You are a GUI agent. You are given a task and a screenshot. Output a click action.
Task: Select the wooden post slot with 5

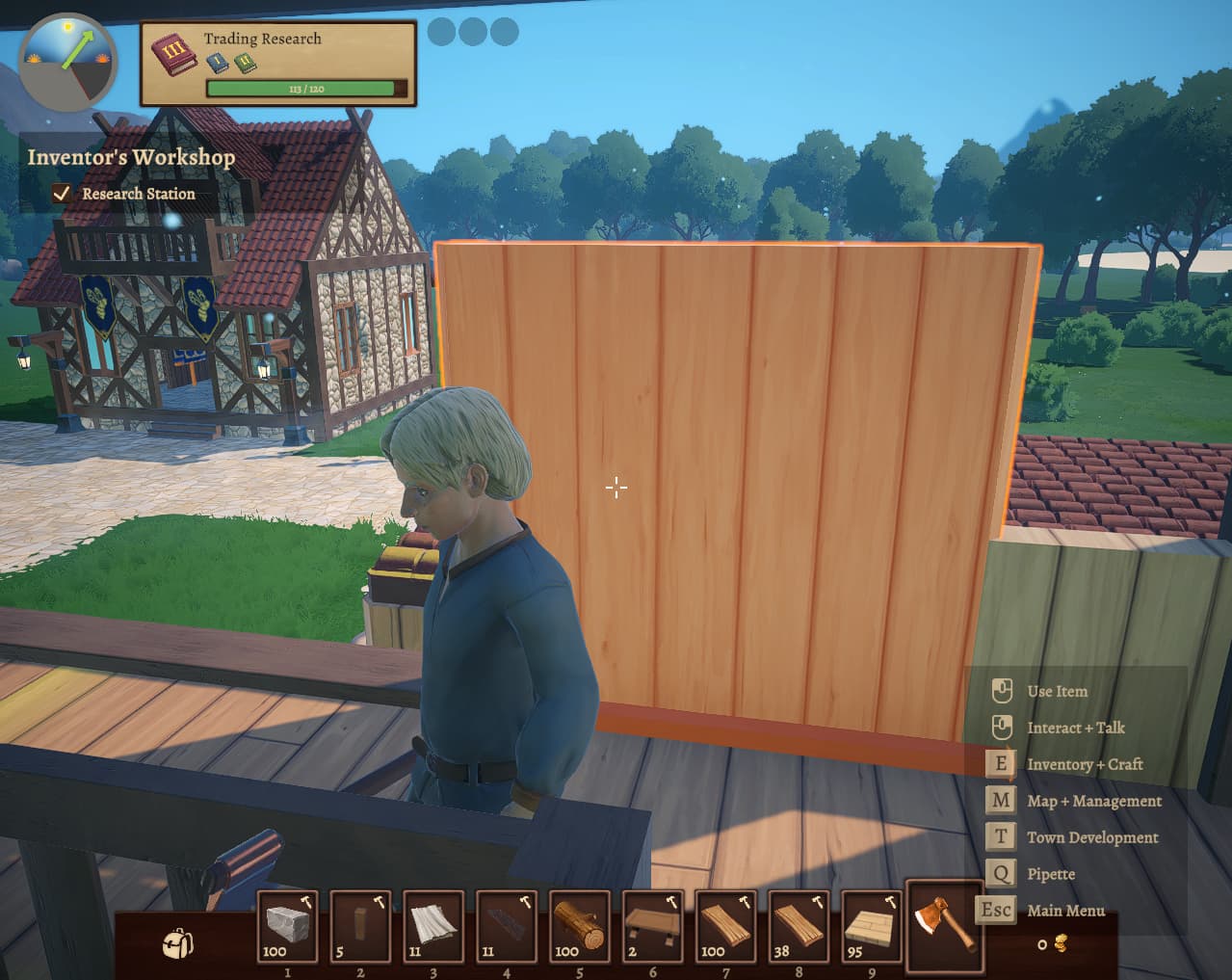[x=360, y=926]
